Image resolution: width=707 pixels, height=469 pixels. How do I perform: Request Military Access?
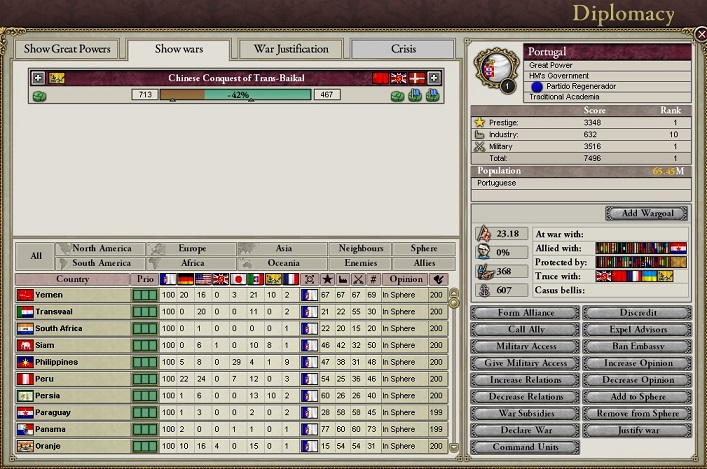click(x=524, y=346)
